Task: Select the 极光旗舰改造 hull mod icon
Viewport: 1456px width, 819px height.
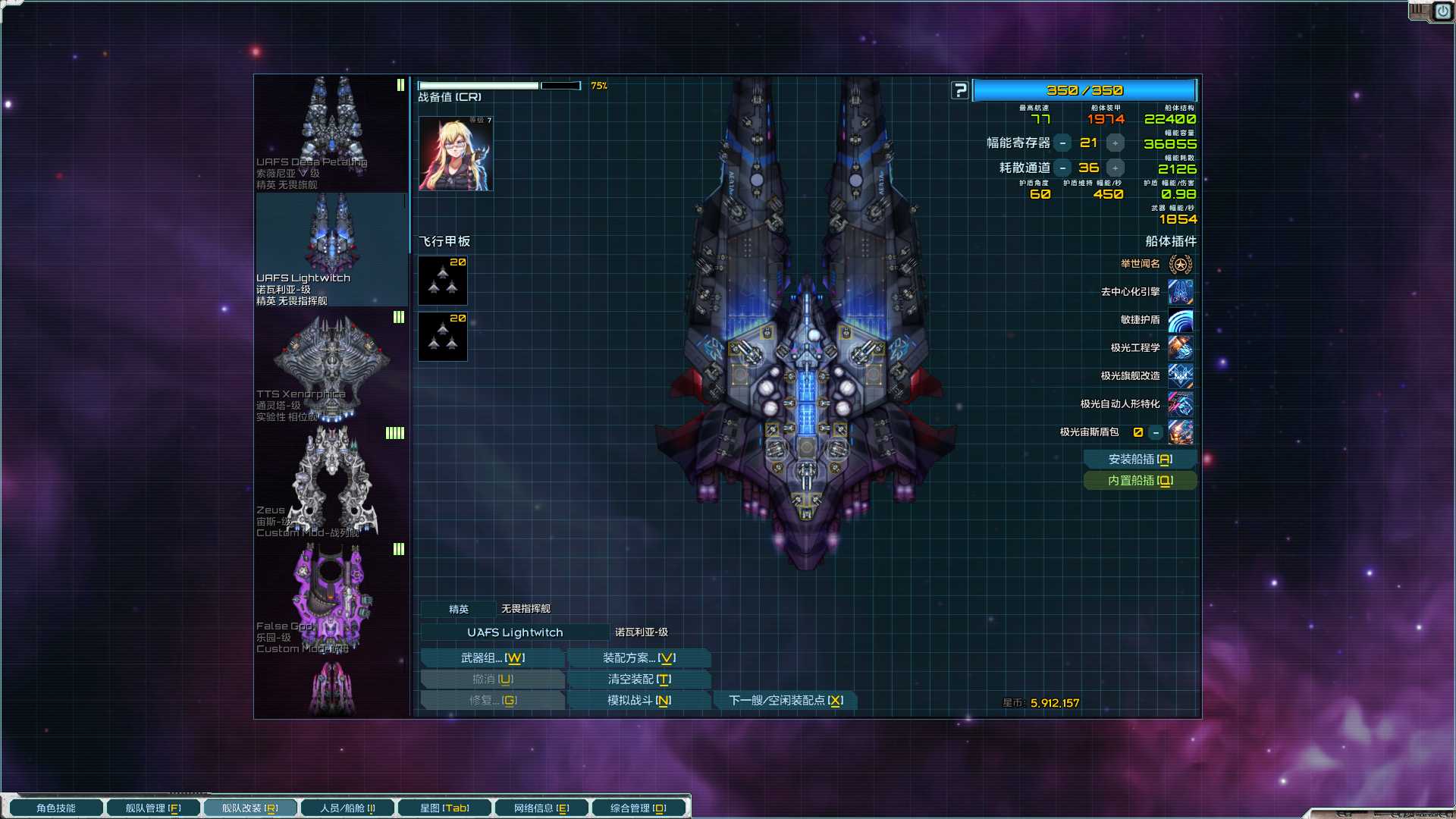Action: [1180, 376]
